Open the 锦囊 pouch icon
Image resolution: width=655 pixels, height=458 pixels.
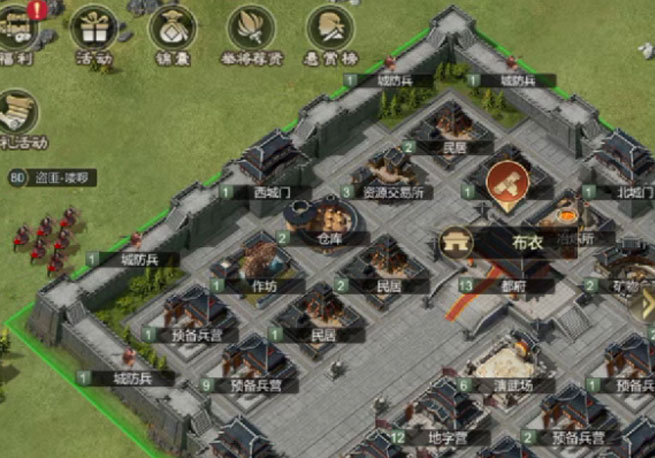172,28
